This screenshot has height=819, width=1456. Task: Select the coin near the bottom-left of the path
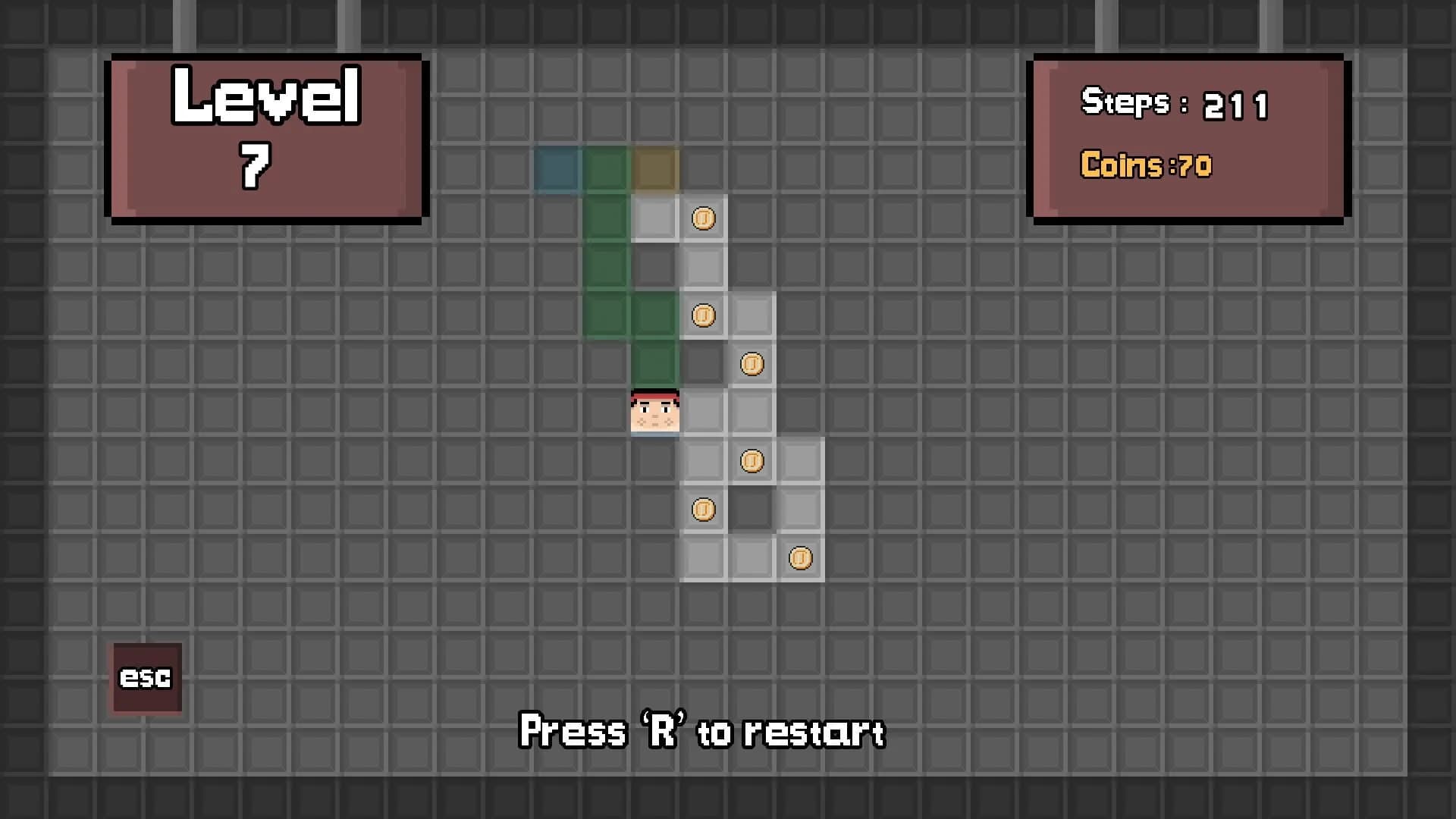pos(704,509)
